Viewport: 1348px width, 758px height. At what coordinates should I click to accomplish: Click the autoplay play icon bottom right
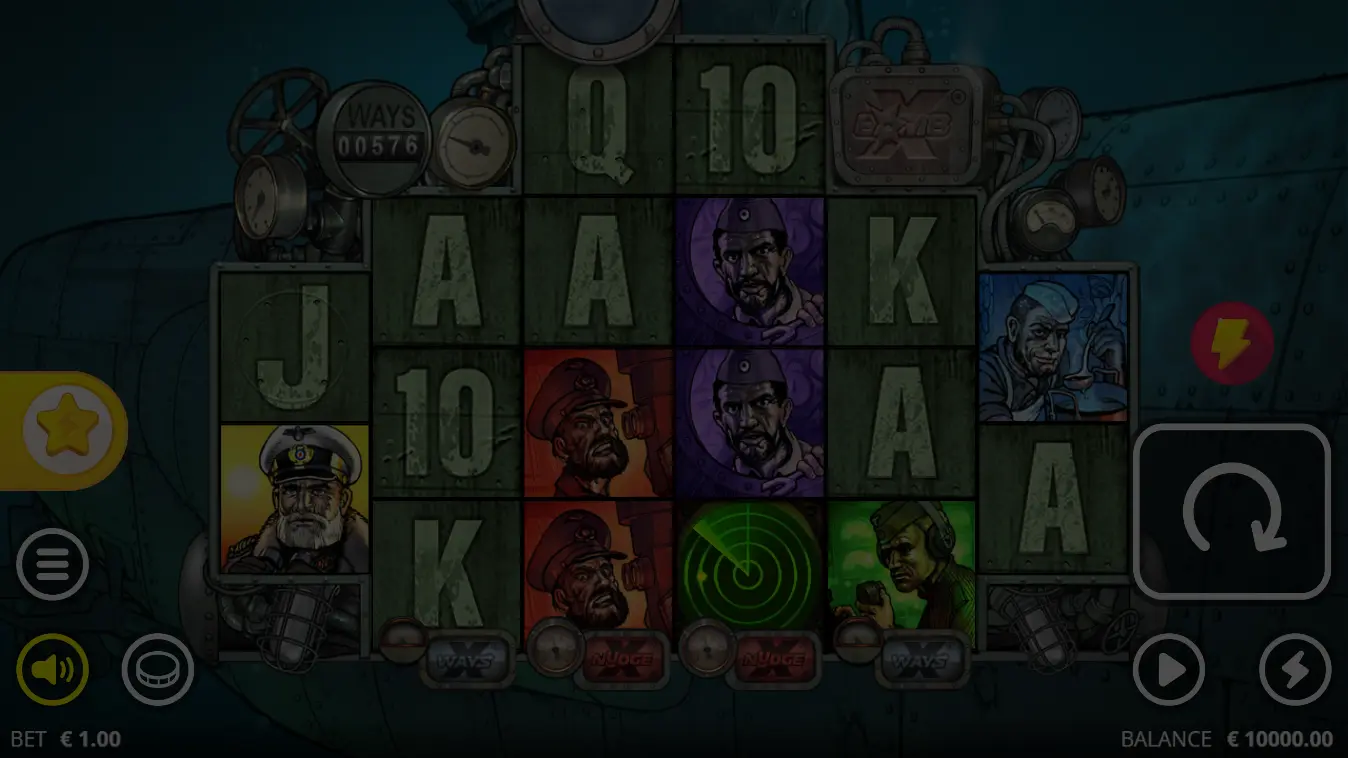point(1169,670)
